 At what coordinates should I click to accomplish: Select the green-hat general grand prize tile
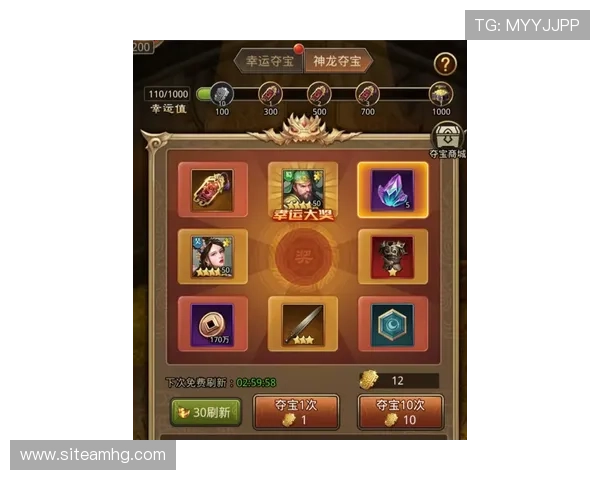point(302,190)
